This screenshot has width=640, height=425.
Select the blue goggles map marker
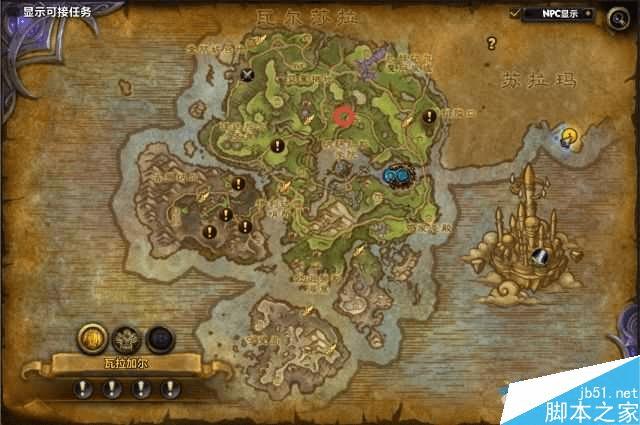tap(396, 176)
